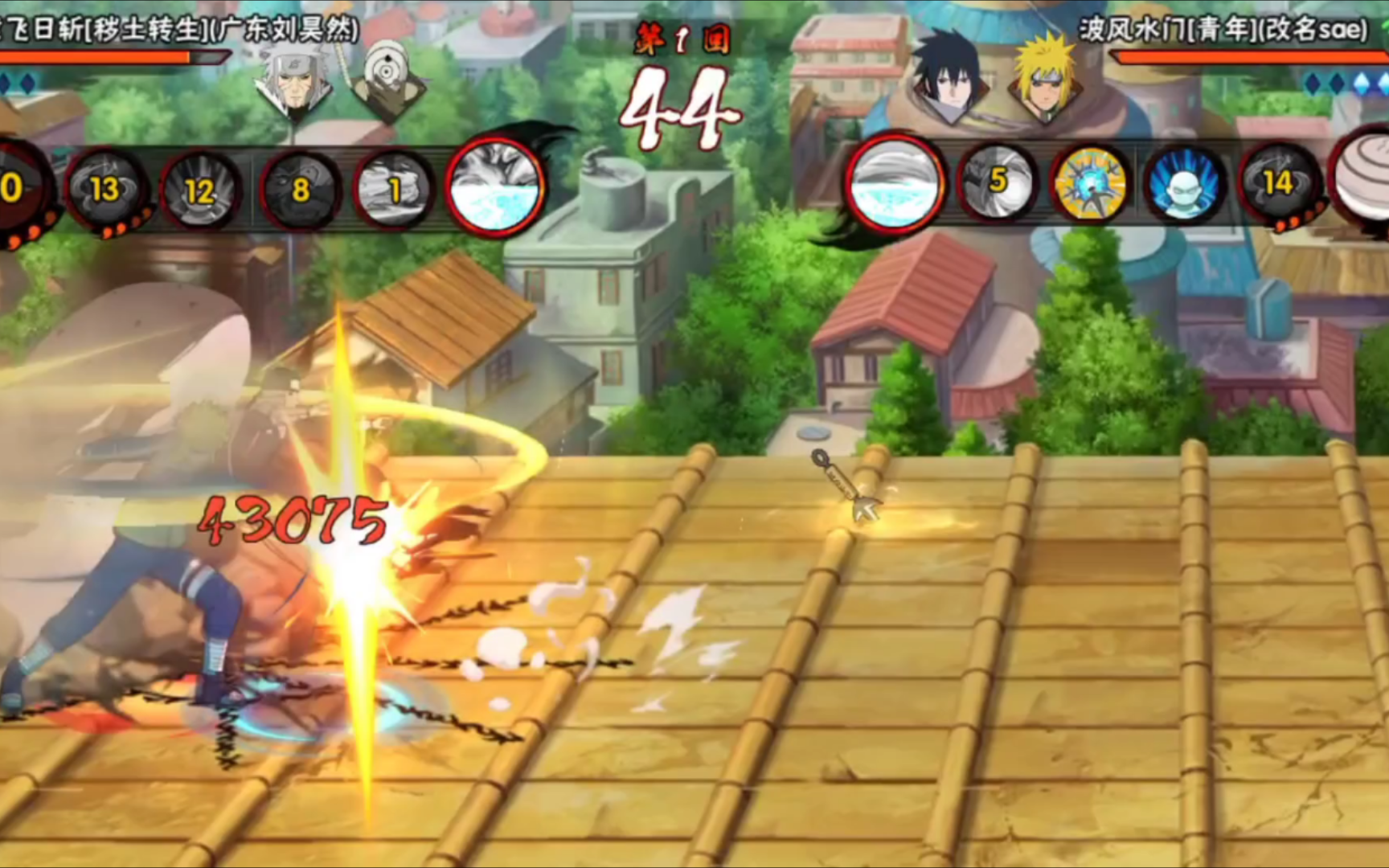This screenshot has height=868, width=1389.
Task: Activate the yellow glowing kunai skill icon
Action: pyautogui.click(x=1091, y=184)
